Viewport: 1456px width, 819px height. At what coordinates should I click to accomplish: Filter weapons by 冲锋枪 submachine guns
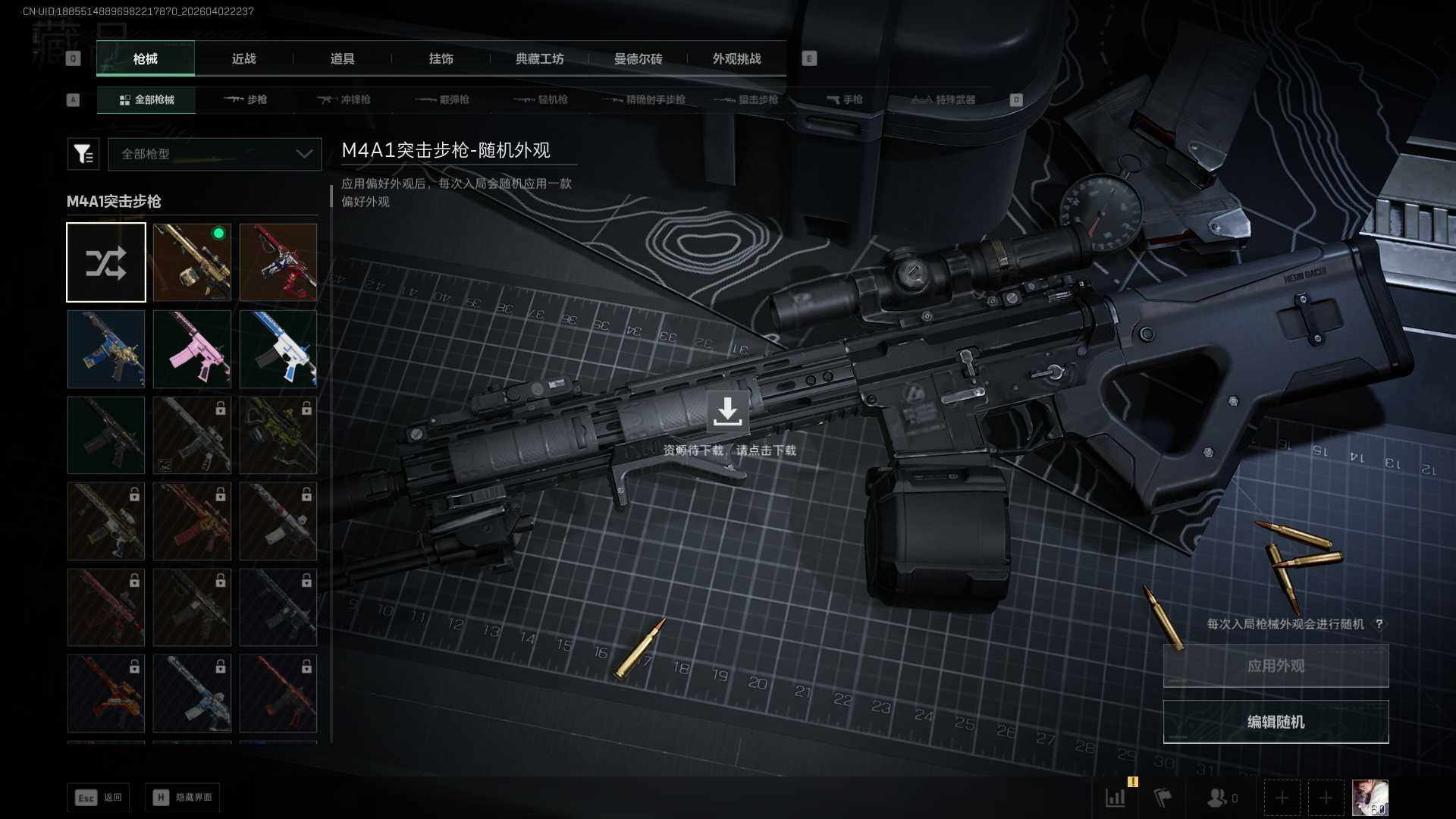[344, 99]
